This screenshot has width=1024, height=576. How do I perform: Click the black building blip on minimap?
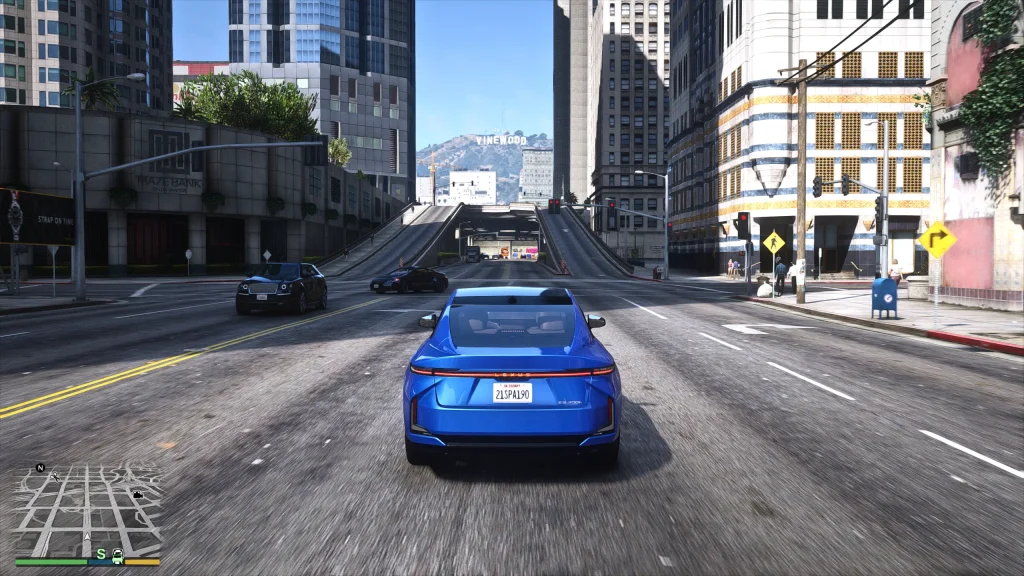tap(137, 494)
